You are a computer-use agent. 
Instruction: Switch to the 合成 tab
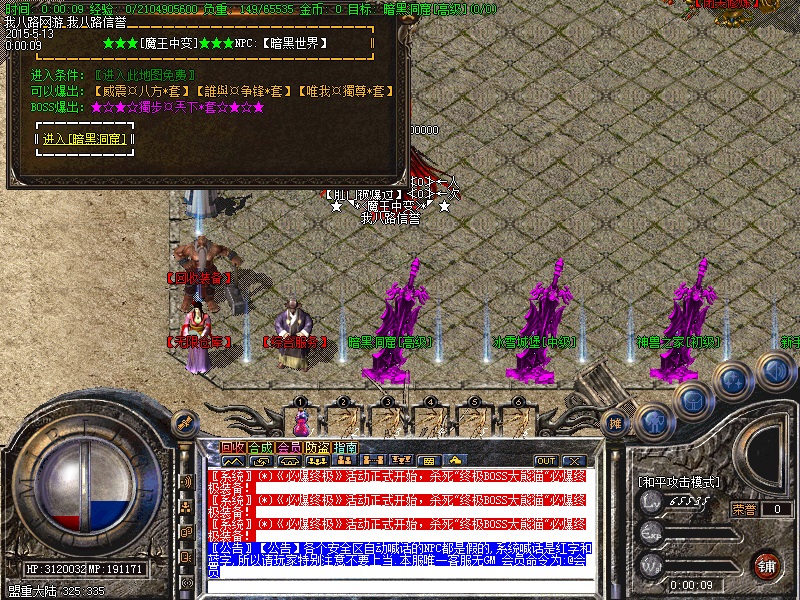click(261, 447)
